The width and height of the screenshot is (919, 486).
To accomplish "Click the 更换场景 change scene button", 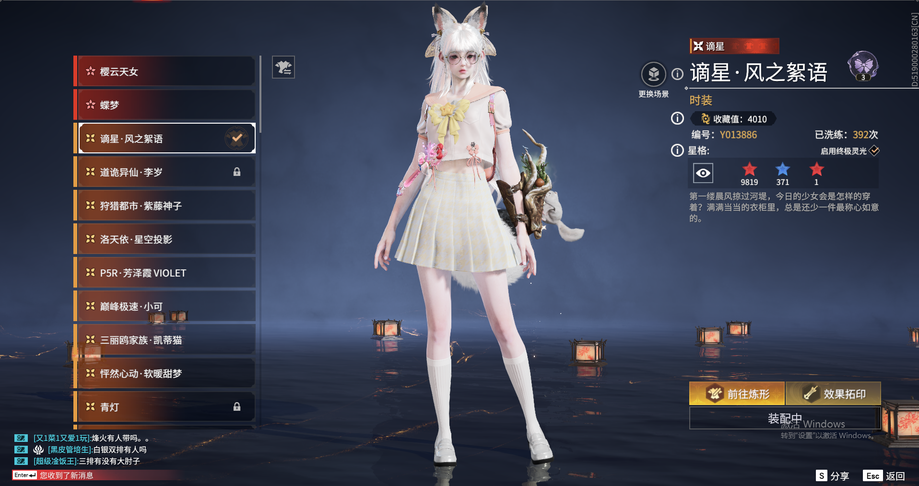I will click(652, 75).
